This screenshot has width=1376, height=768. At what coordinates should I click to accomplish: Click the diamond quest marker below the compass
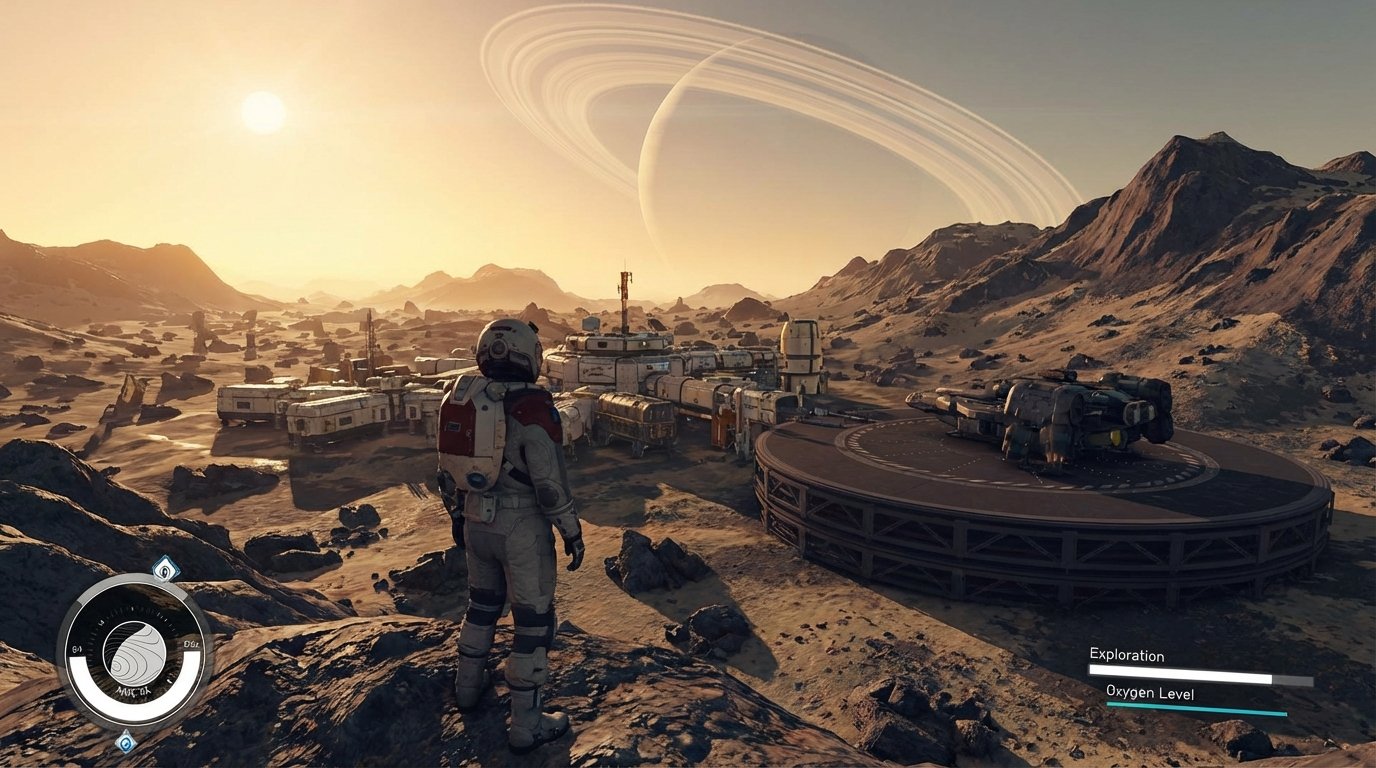click(x=125, y=742)
